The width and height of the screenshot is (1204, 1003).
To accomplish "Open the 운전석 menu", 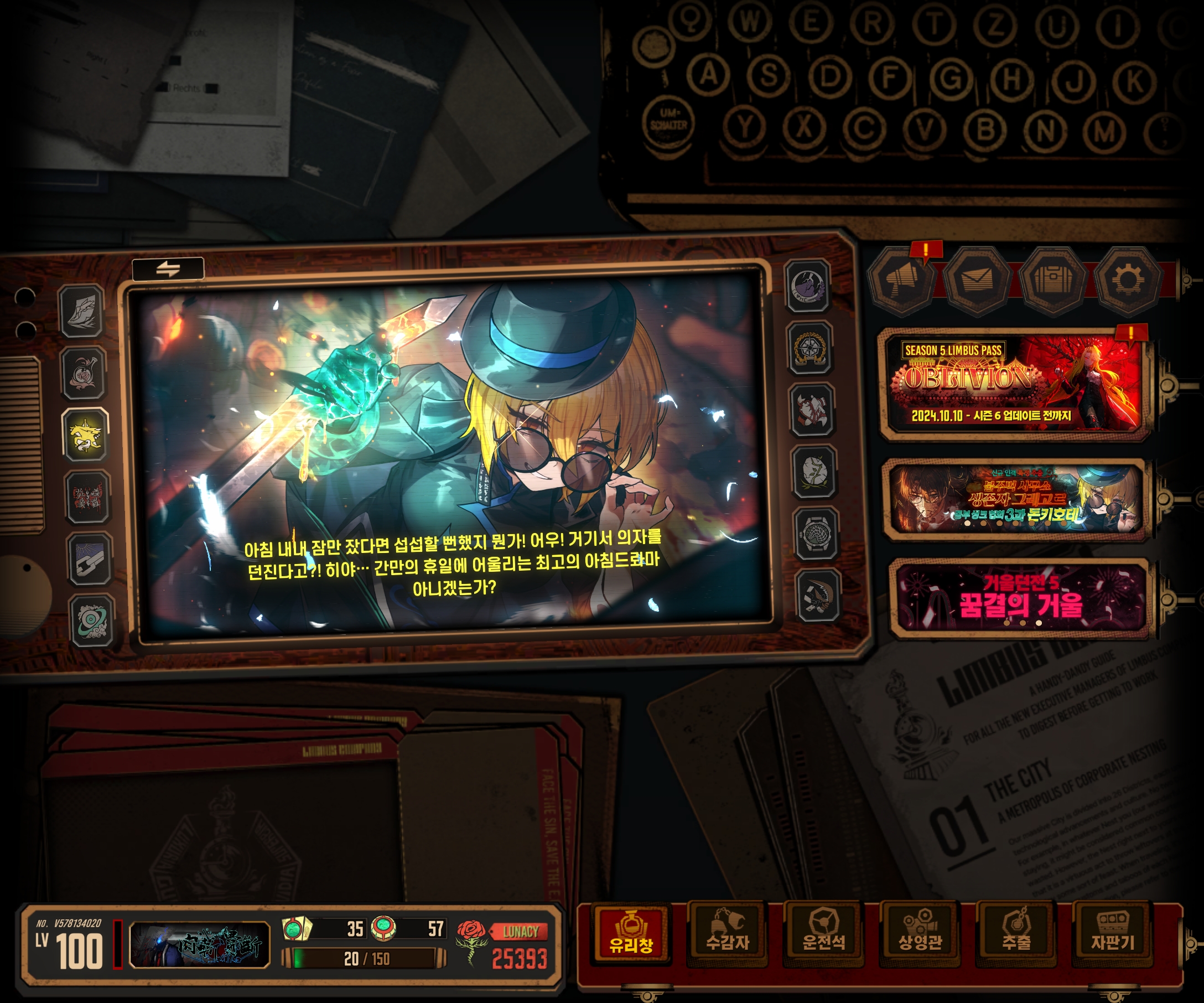I will 823,935.
